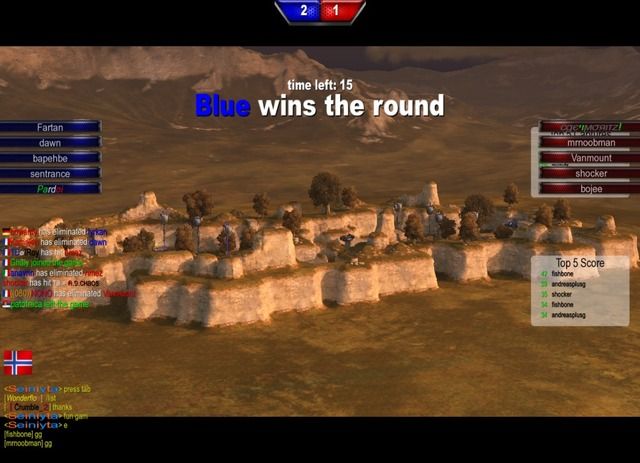
Task: Select player Fartan in blue team list
Action: [50, 128]
